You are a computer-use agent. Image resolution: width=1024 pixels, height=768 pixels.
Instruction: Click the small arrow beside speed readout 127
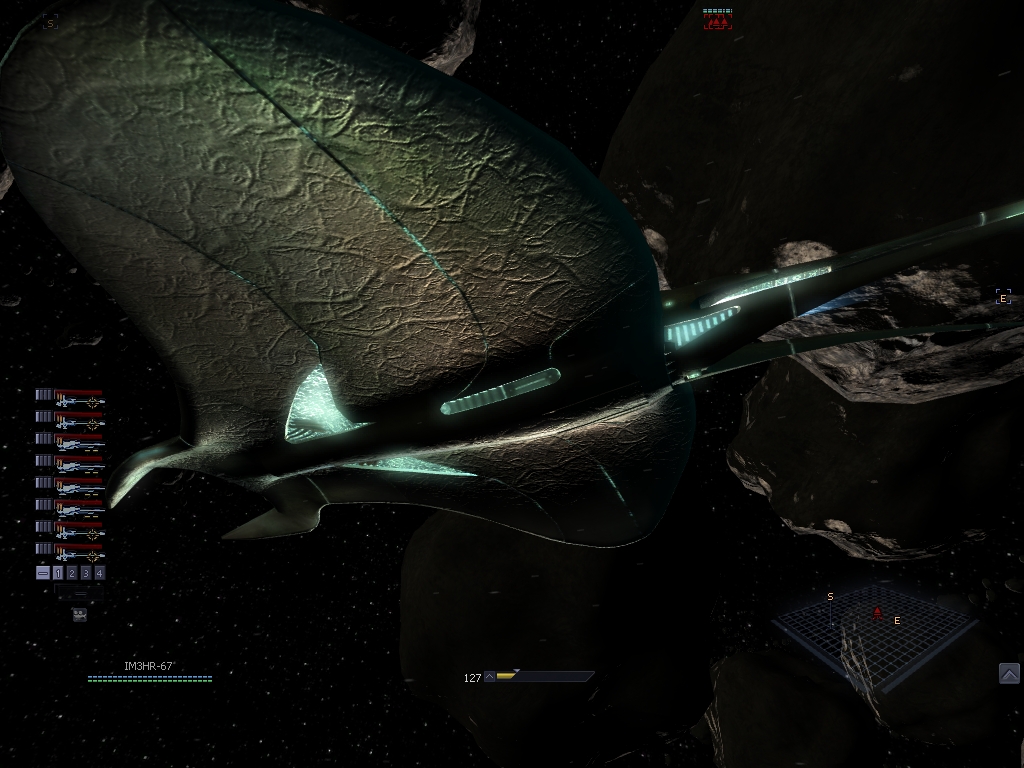point(490,677)
